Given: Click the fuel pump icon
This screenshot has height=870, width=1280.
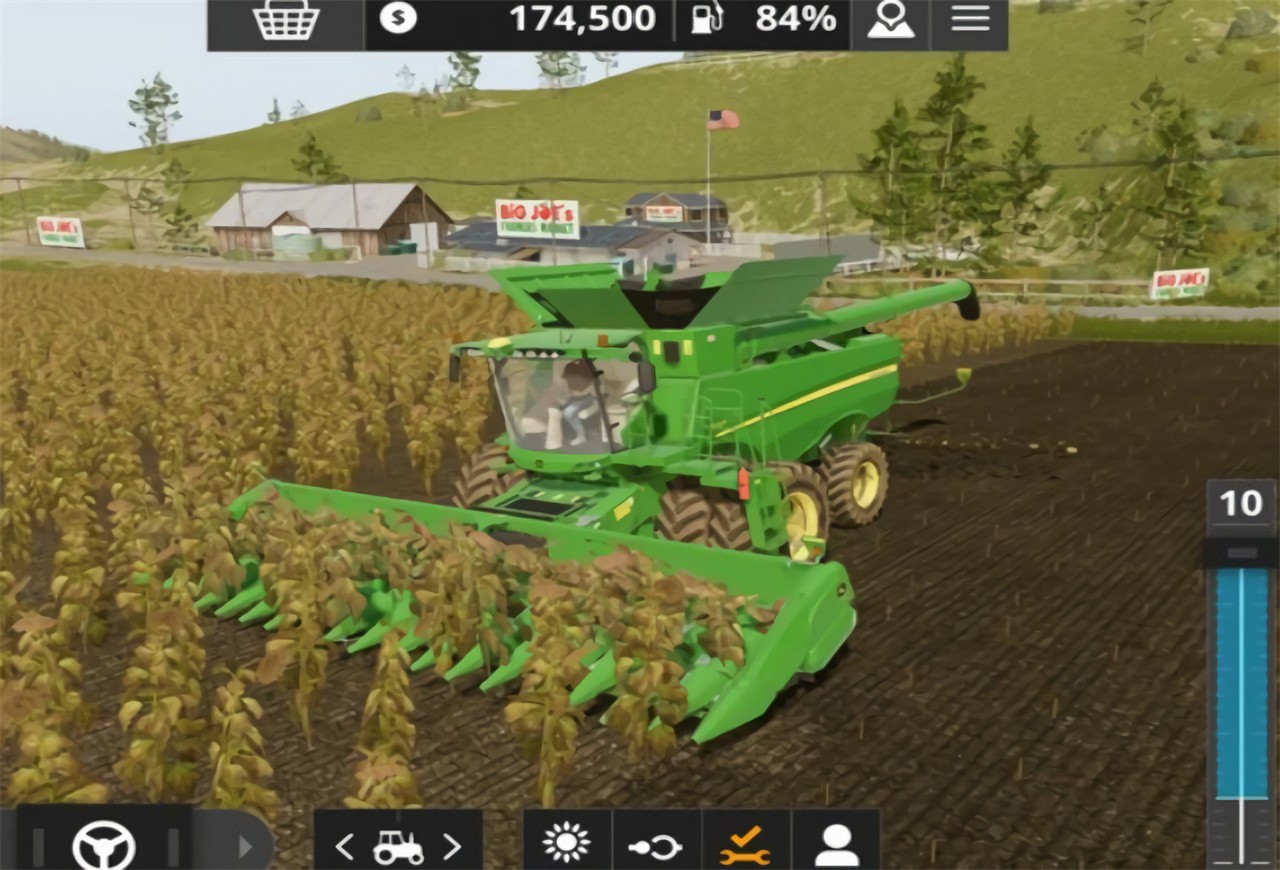Looking at the screenshot, I should click(x=705, y=18).
